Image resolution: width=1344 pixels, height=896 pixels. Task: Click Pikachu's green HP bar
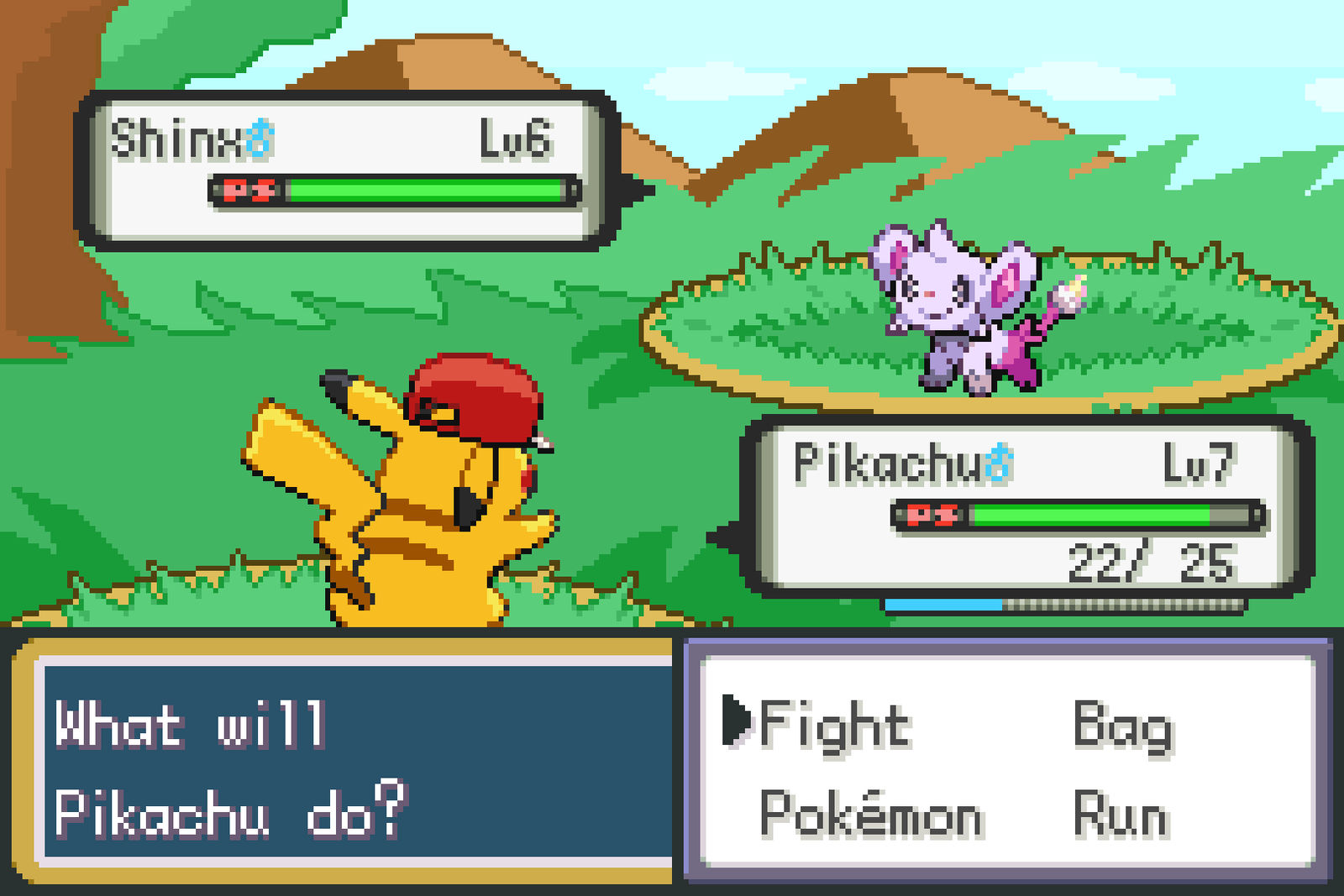click(1092, 512)
